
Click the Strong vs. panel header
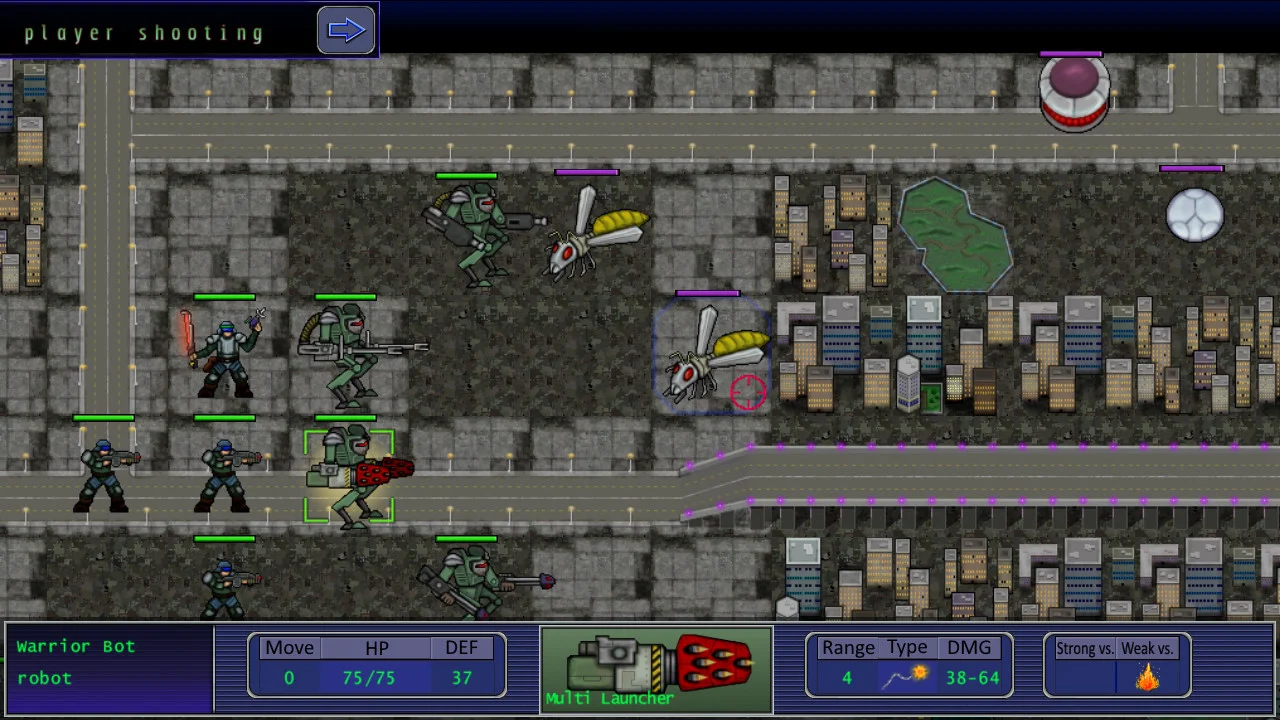1084,648
